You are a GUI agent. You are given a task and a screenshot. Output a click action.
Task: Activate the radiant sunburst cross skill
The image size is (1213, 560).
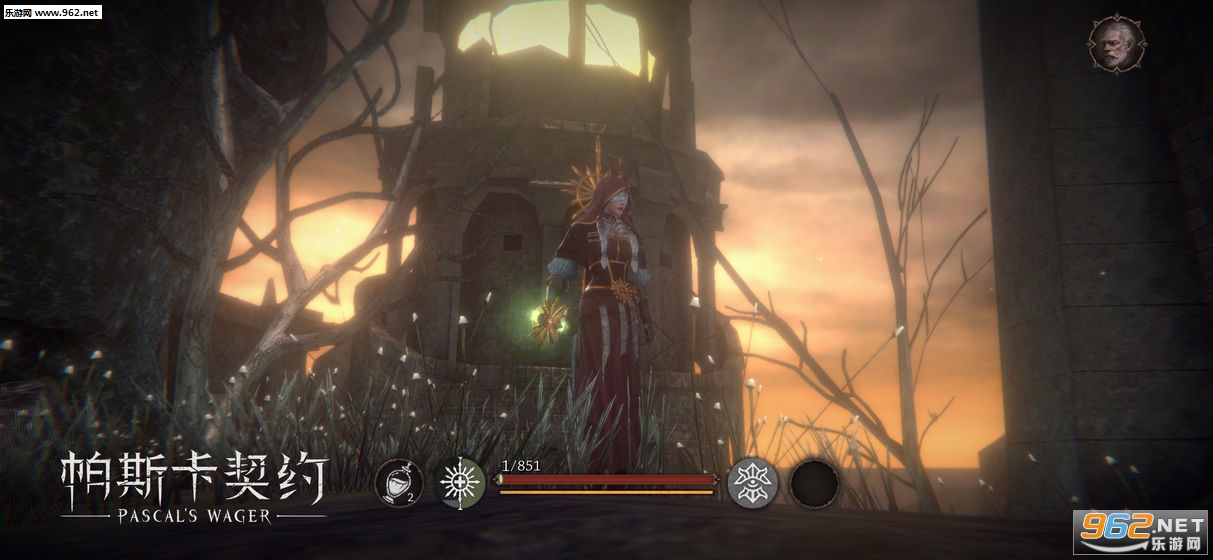pos(462,483)
